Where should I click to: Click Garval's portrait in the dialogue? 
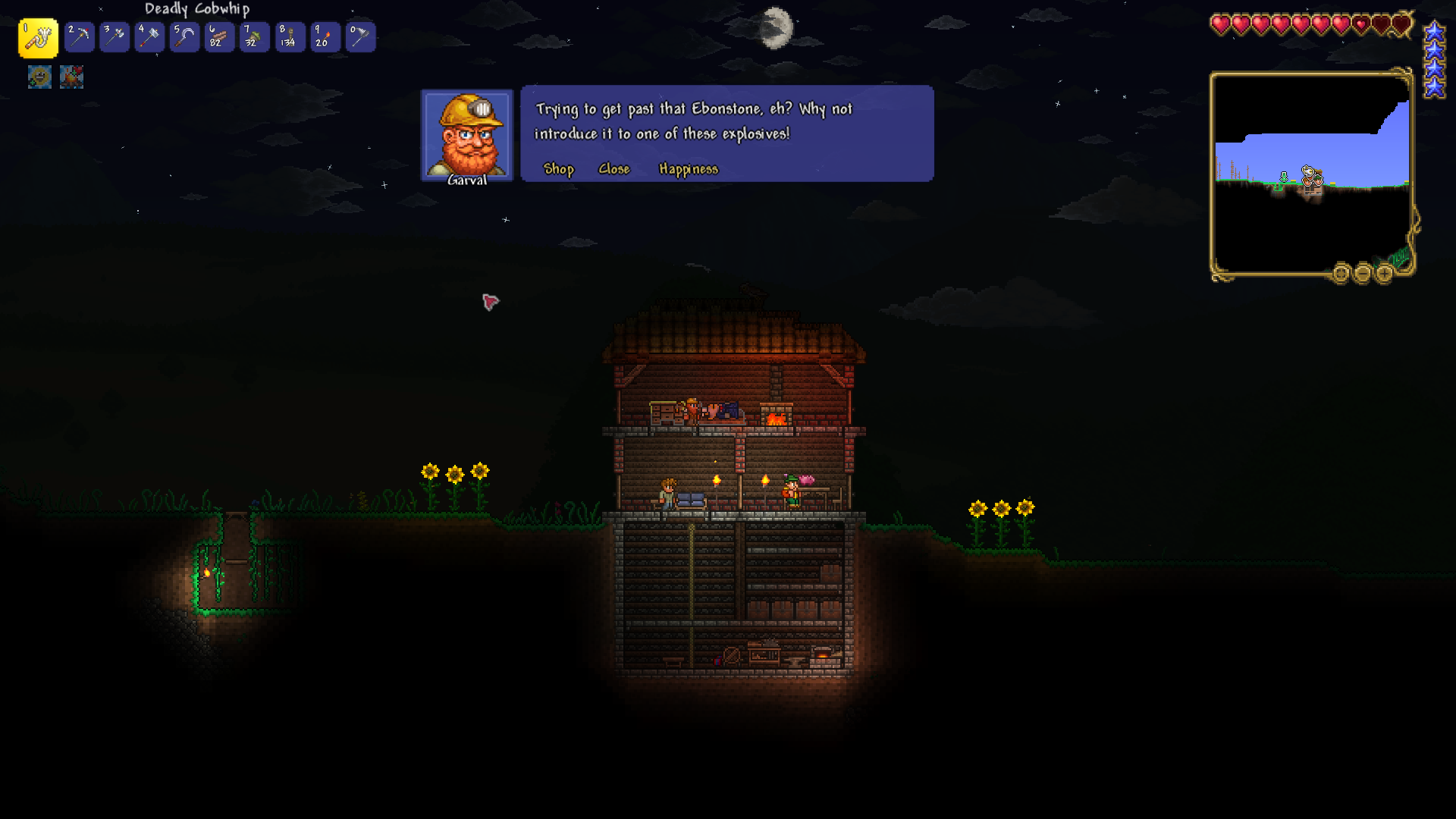(x=467, y=135)
